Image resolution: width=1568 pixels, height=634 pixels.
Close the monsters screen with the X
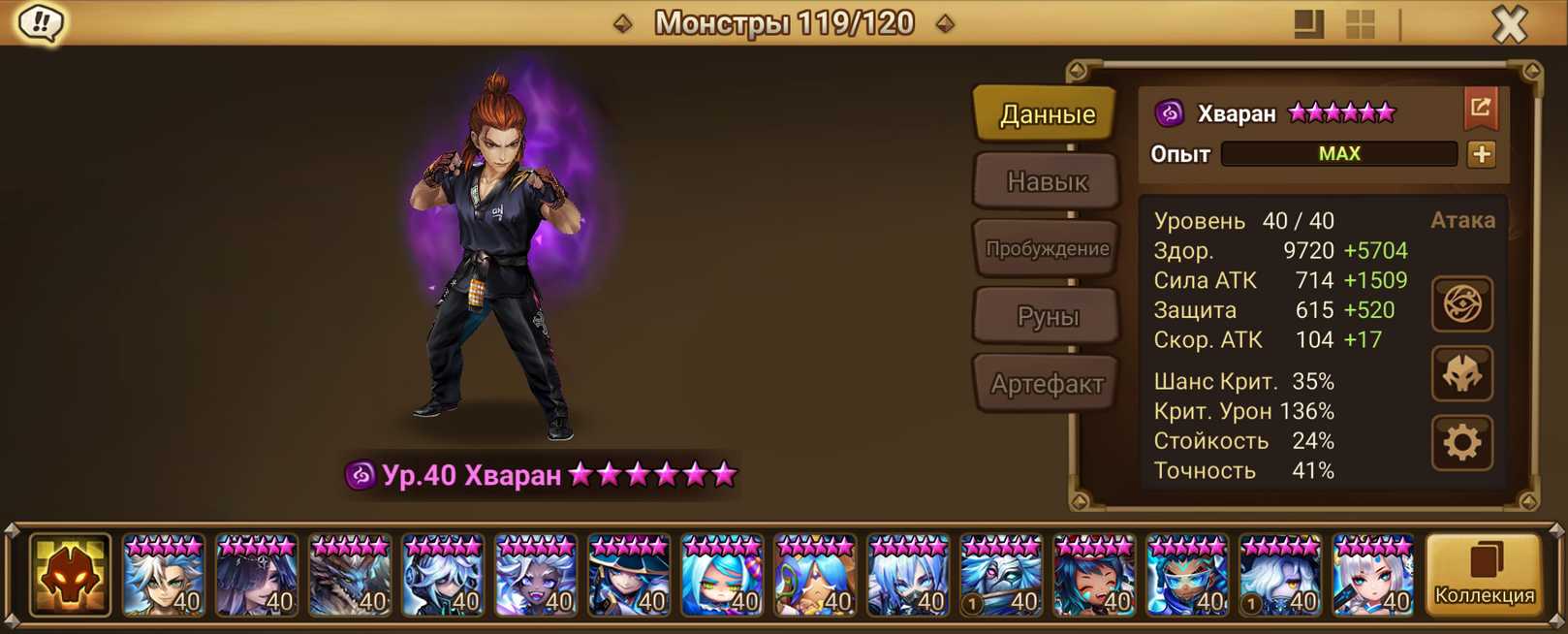coord(1509,23)
